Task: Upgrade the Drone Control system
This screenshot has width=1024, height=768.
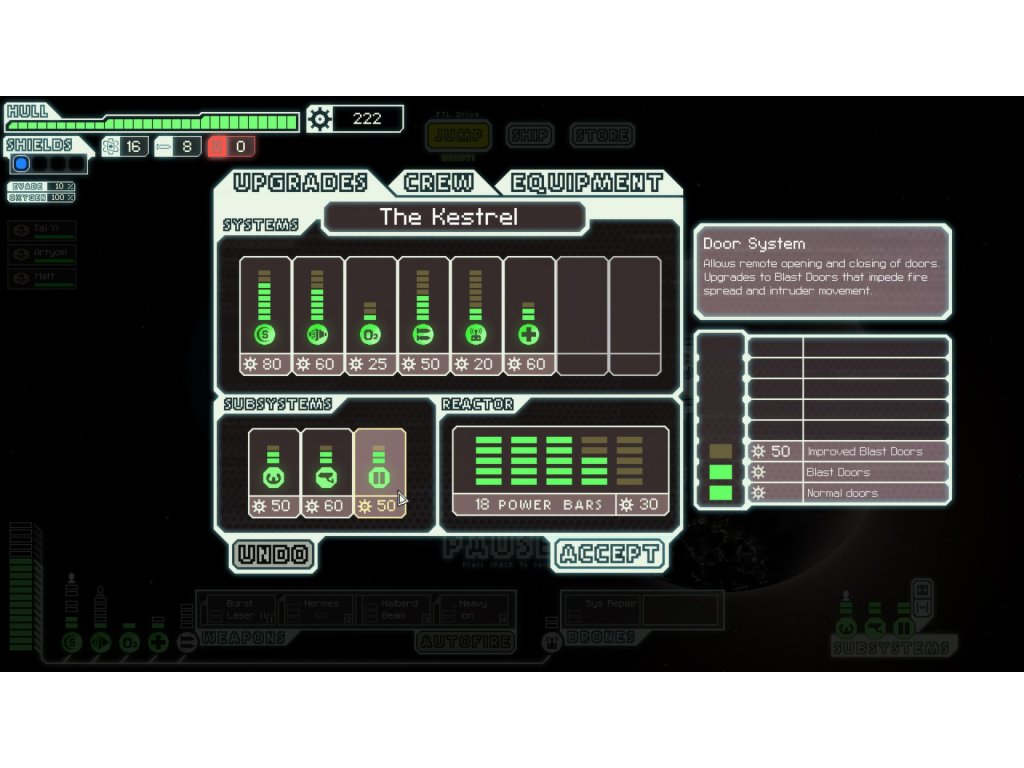Action: 477,315
